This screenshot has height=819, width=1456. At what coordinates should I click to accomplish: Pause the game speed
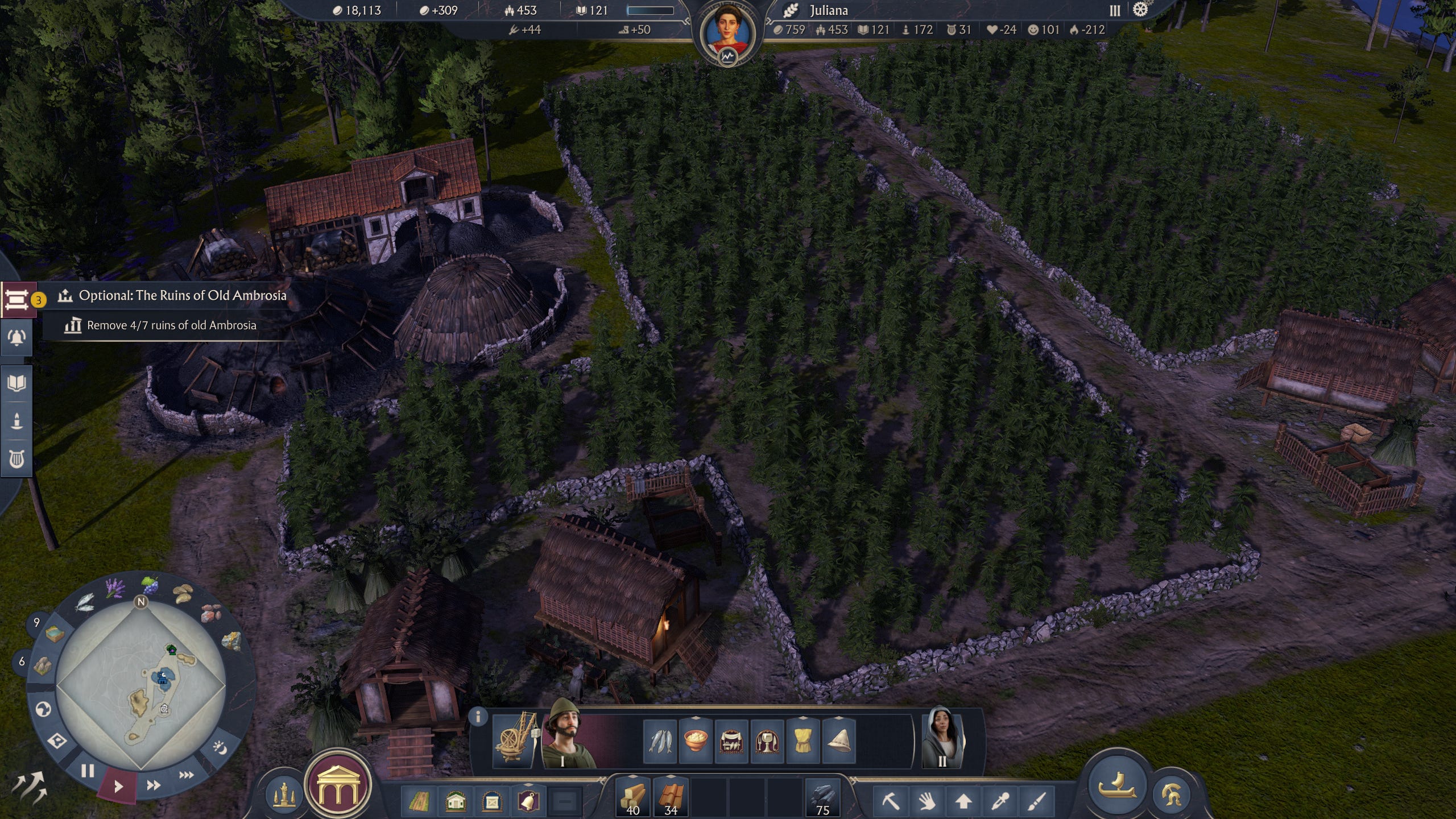[x=87, y=771]
